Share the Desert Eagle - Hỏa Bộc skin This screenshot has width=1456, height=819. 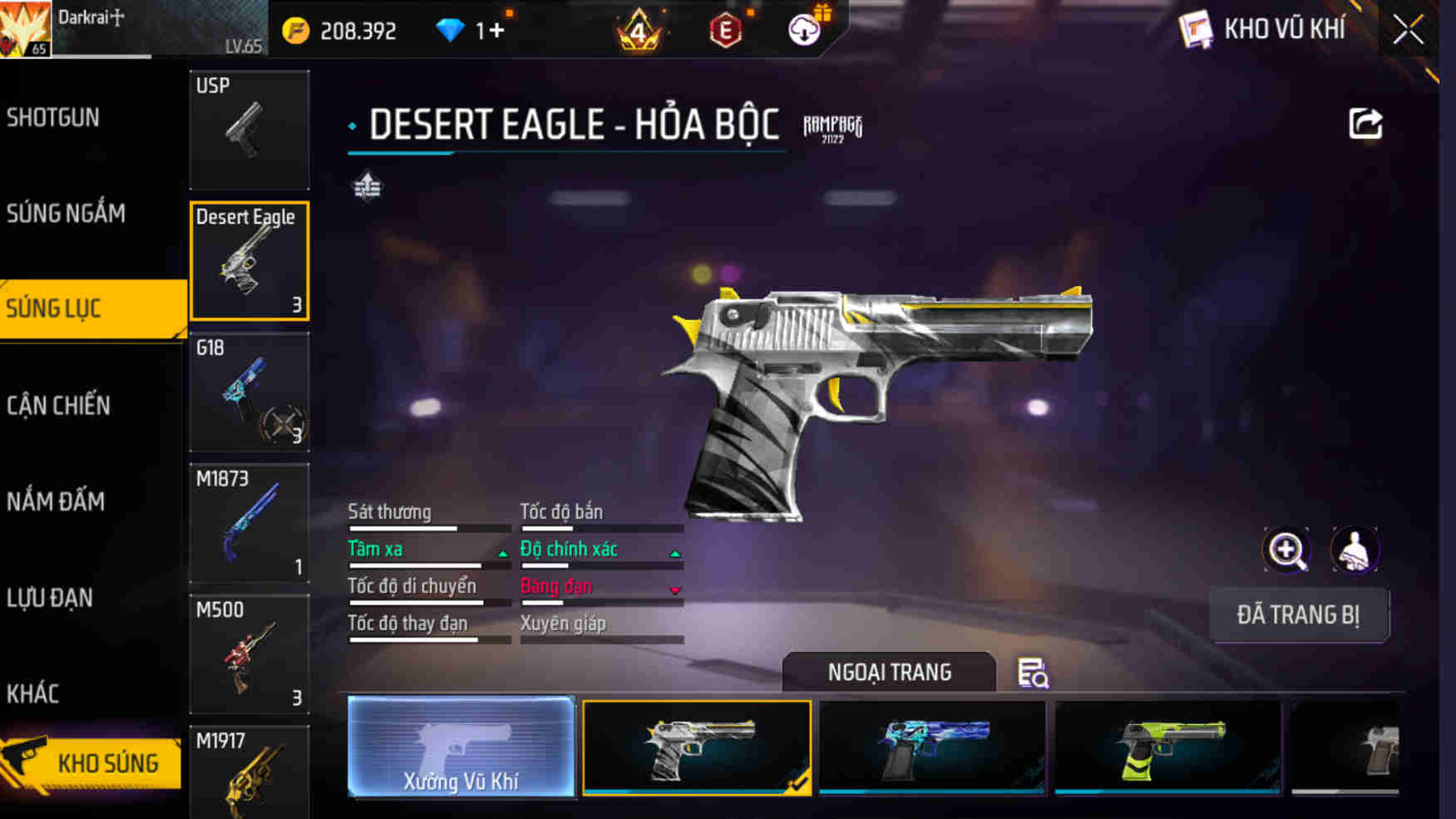pos(1364,123)
